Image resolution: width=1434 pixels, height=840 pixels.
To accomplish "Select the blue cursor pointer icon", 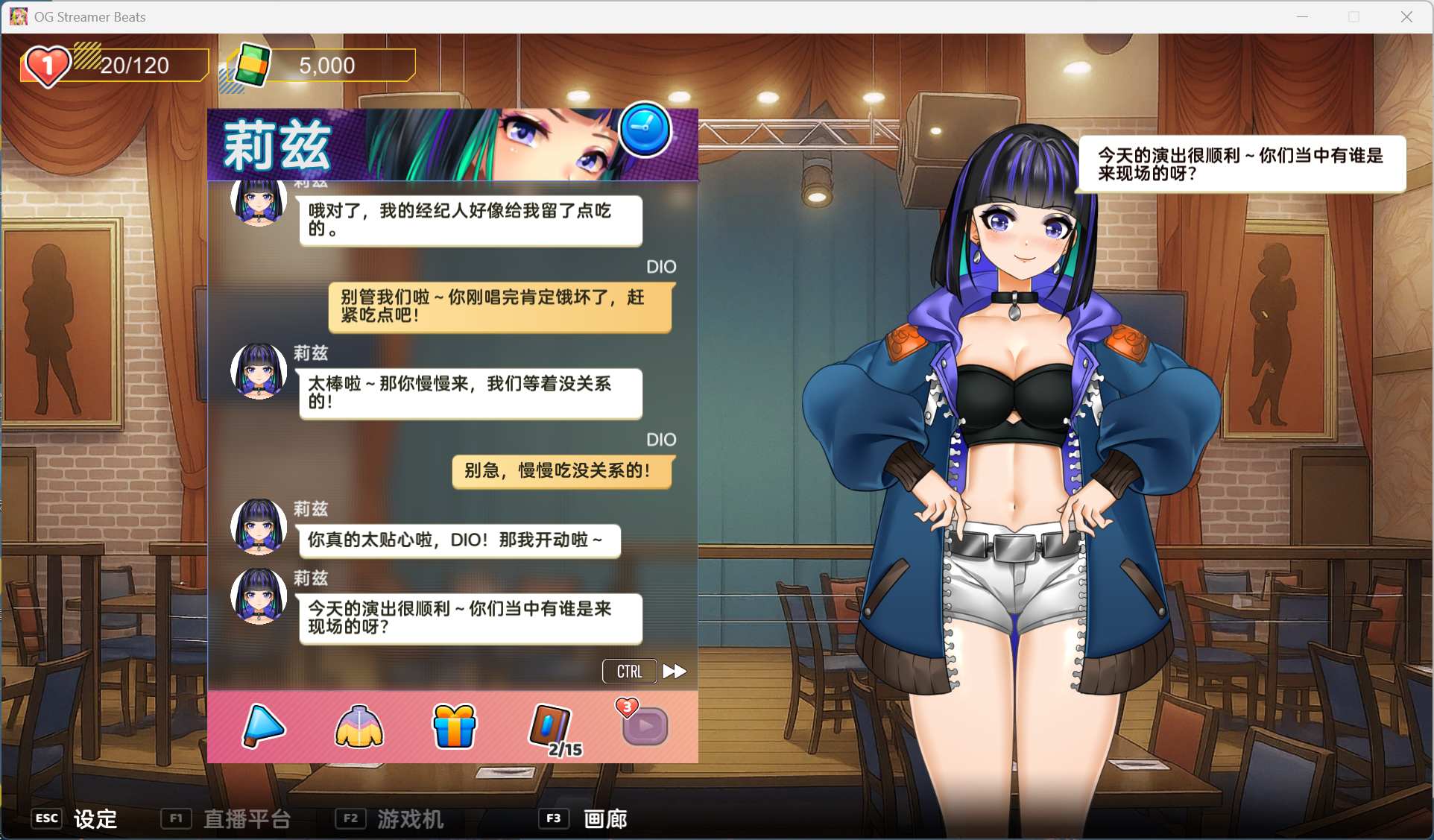I will click(262, 727).
